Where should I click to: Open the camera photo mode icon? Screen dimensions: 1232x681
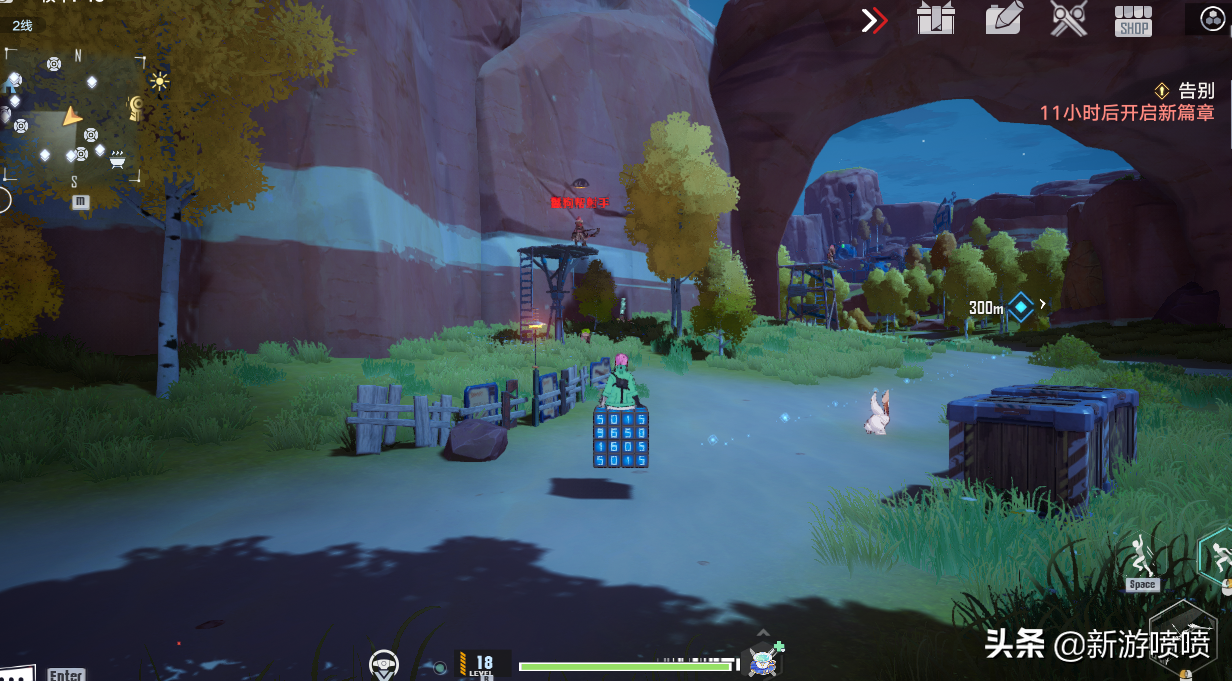[x=1003, y=19]
